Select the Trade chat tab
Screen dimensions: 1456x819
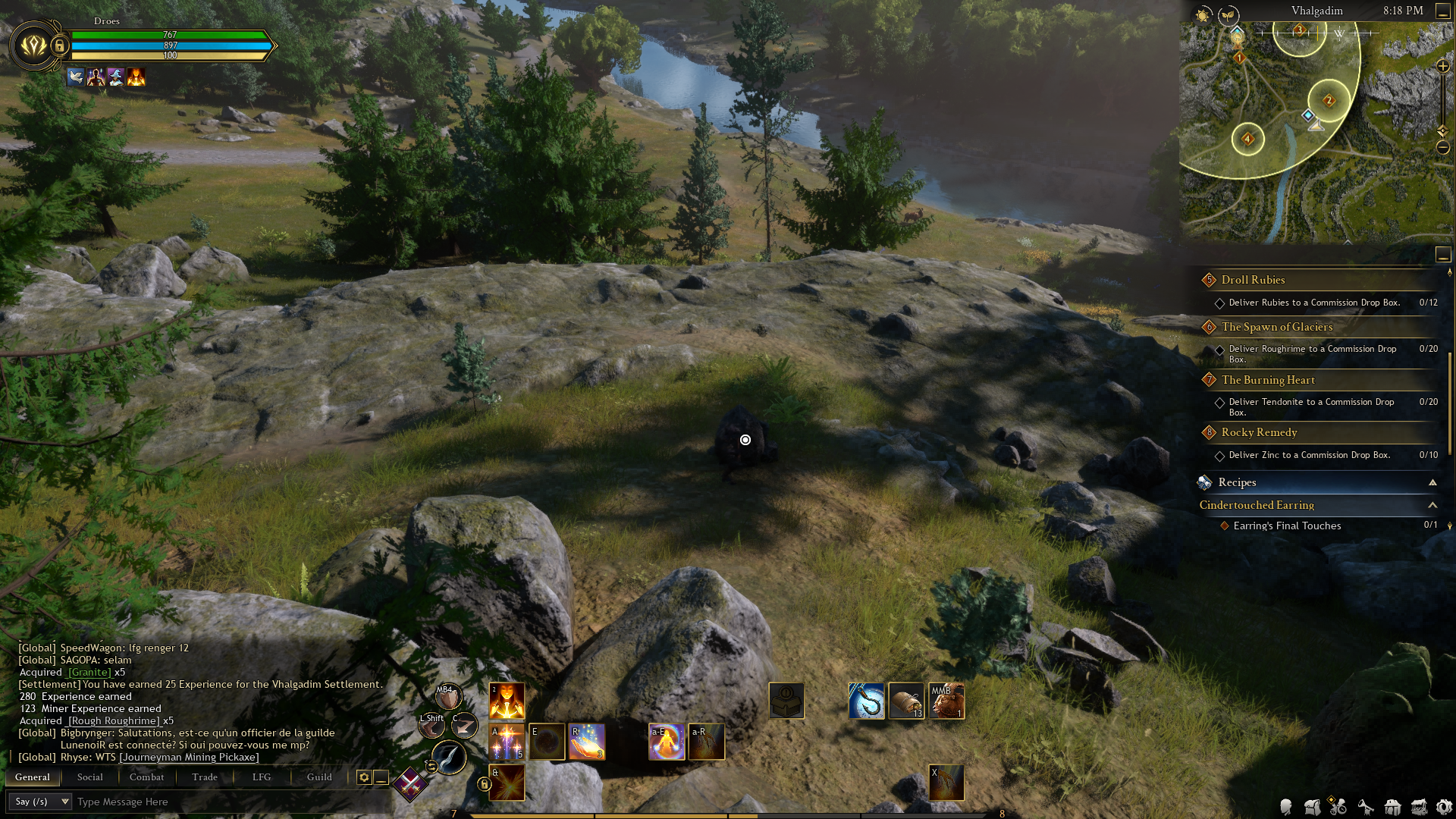point(205,777)
